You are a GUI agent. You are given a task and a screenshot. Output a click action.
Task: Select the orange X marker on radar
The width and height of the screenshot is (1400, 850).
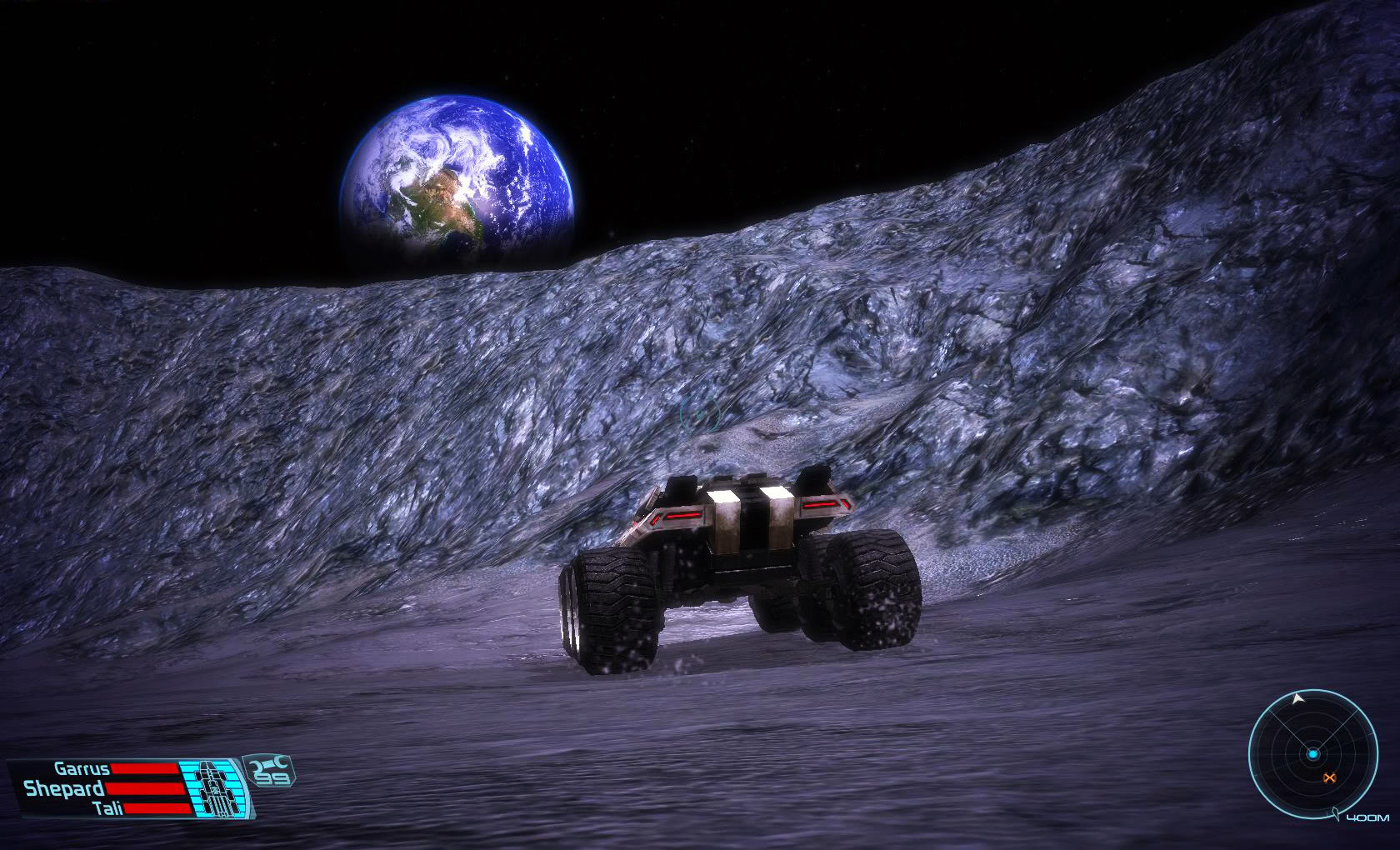point(1328,778)
